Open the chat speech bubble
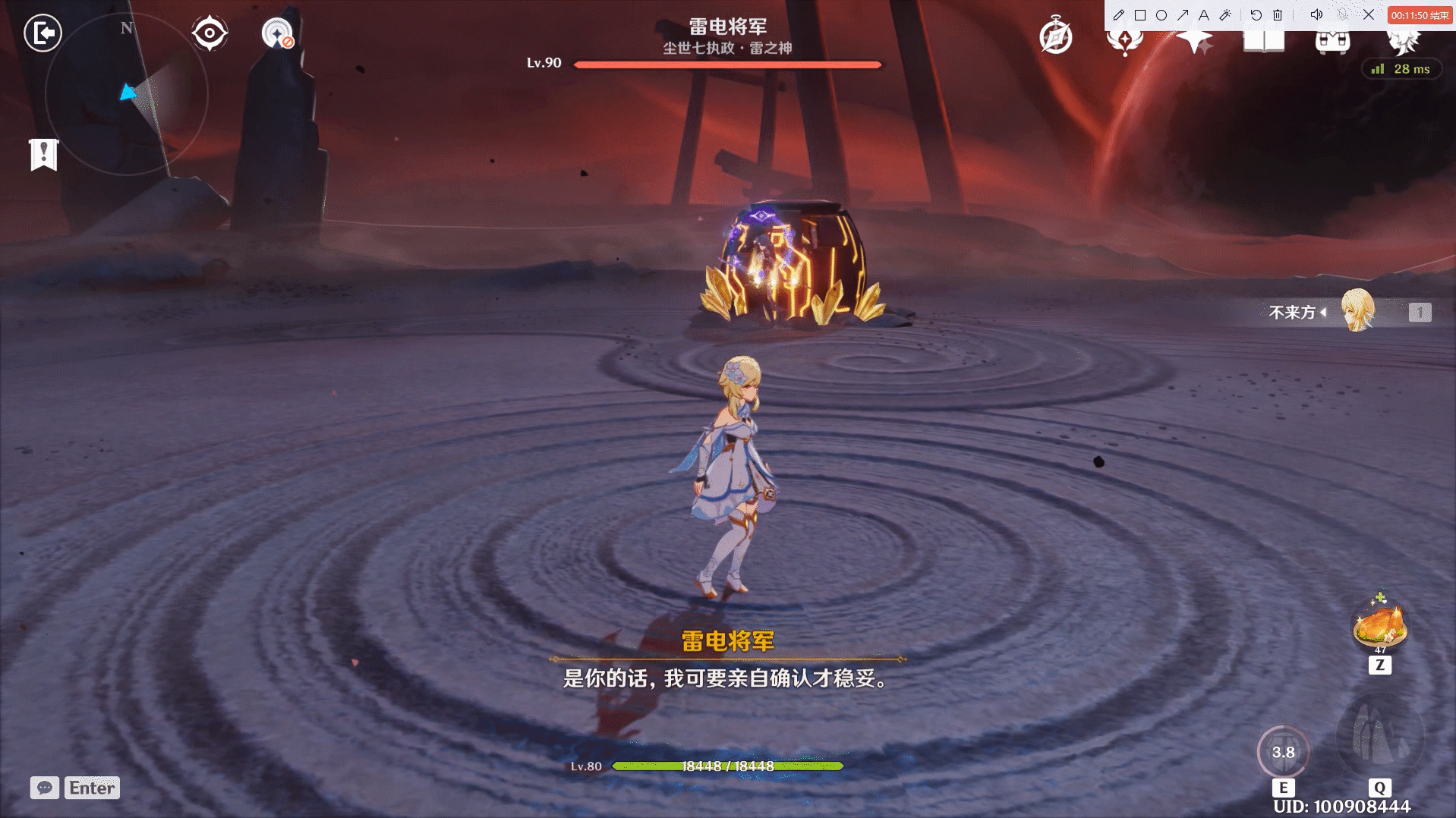The height and width of the screenshot is (818, 1456). [45, 788]
